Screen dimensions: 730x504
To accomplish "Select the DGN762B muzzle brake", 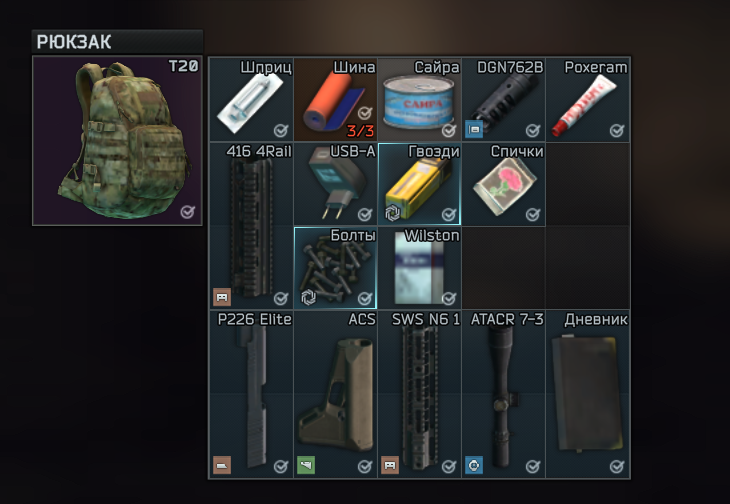I will click(503, 101).
